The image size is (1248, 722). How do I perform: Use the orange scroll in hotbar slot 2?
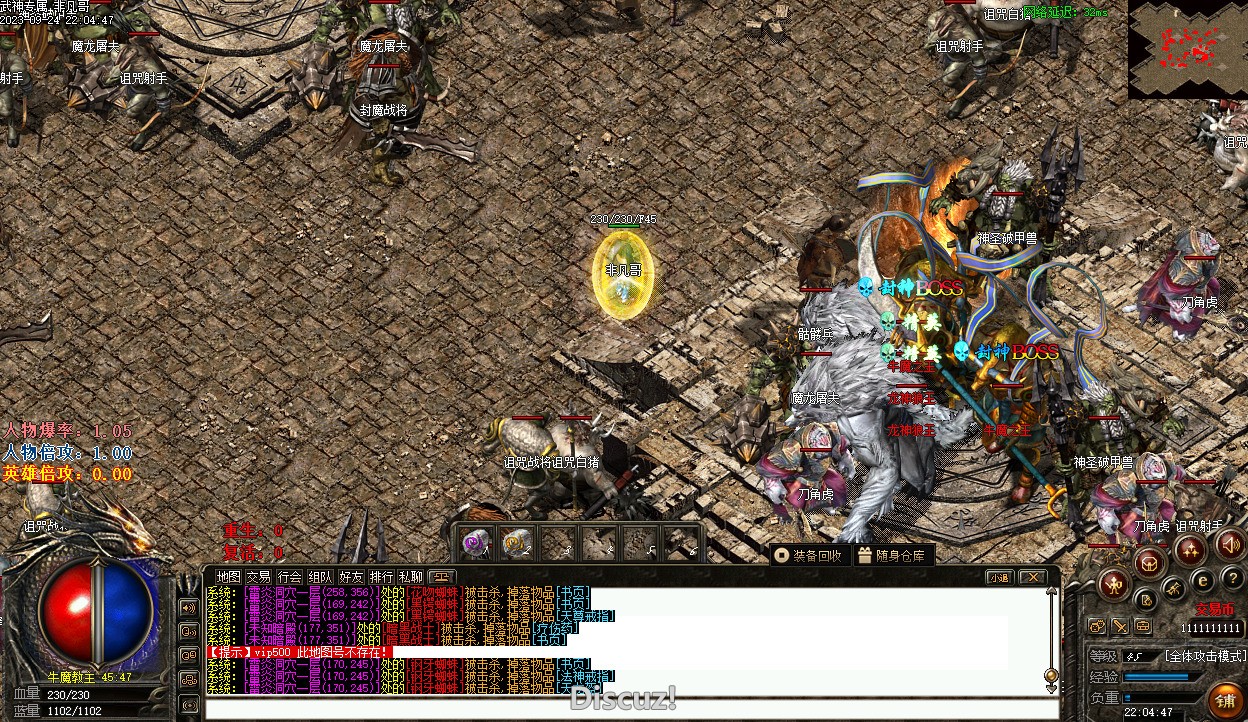(x=516, y=543)
